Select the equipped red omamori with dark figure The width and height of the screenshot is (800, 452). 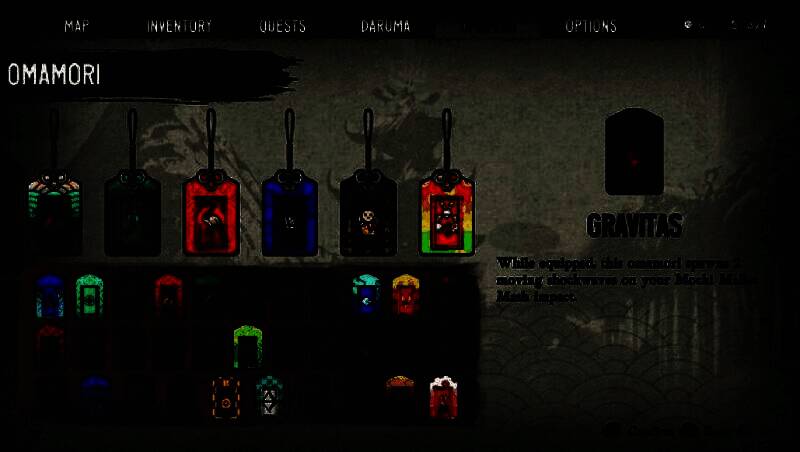212,215
